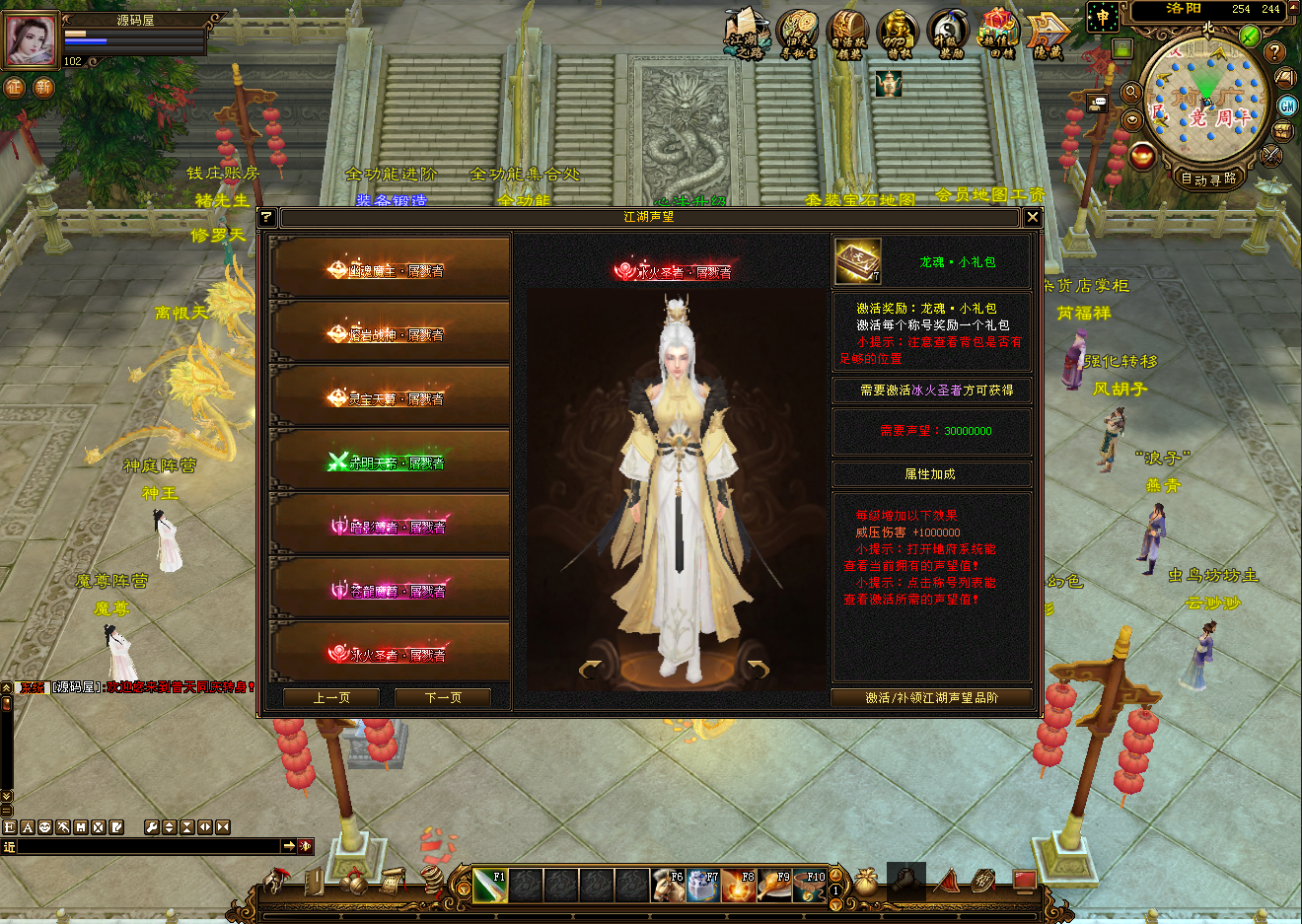The width and height of the screenshot is (1302, 924).
Task: Pick the 暗影尊者·屠戮者 title row
Action: (390, 526)
